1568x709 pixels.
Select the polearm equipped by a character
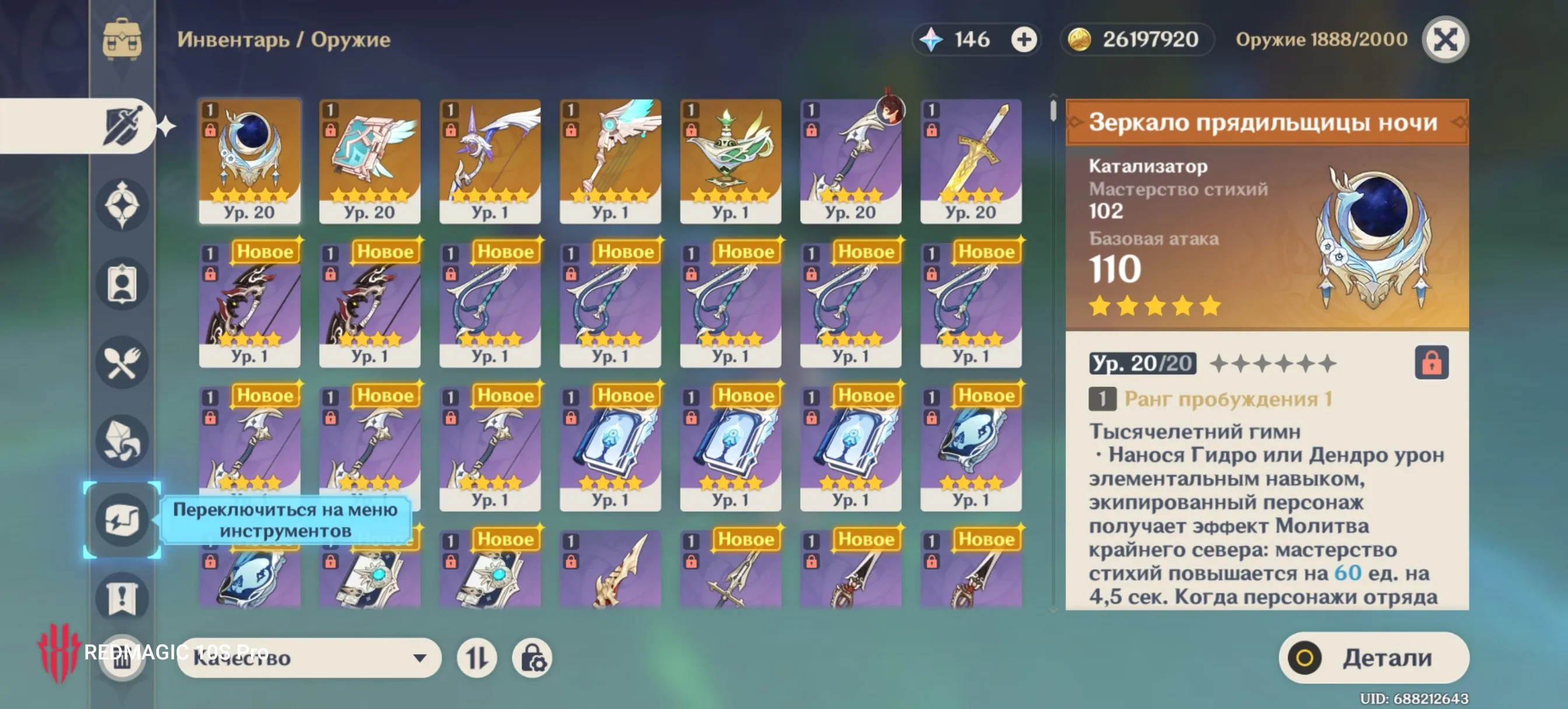pos(850,160)
